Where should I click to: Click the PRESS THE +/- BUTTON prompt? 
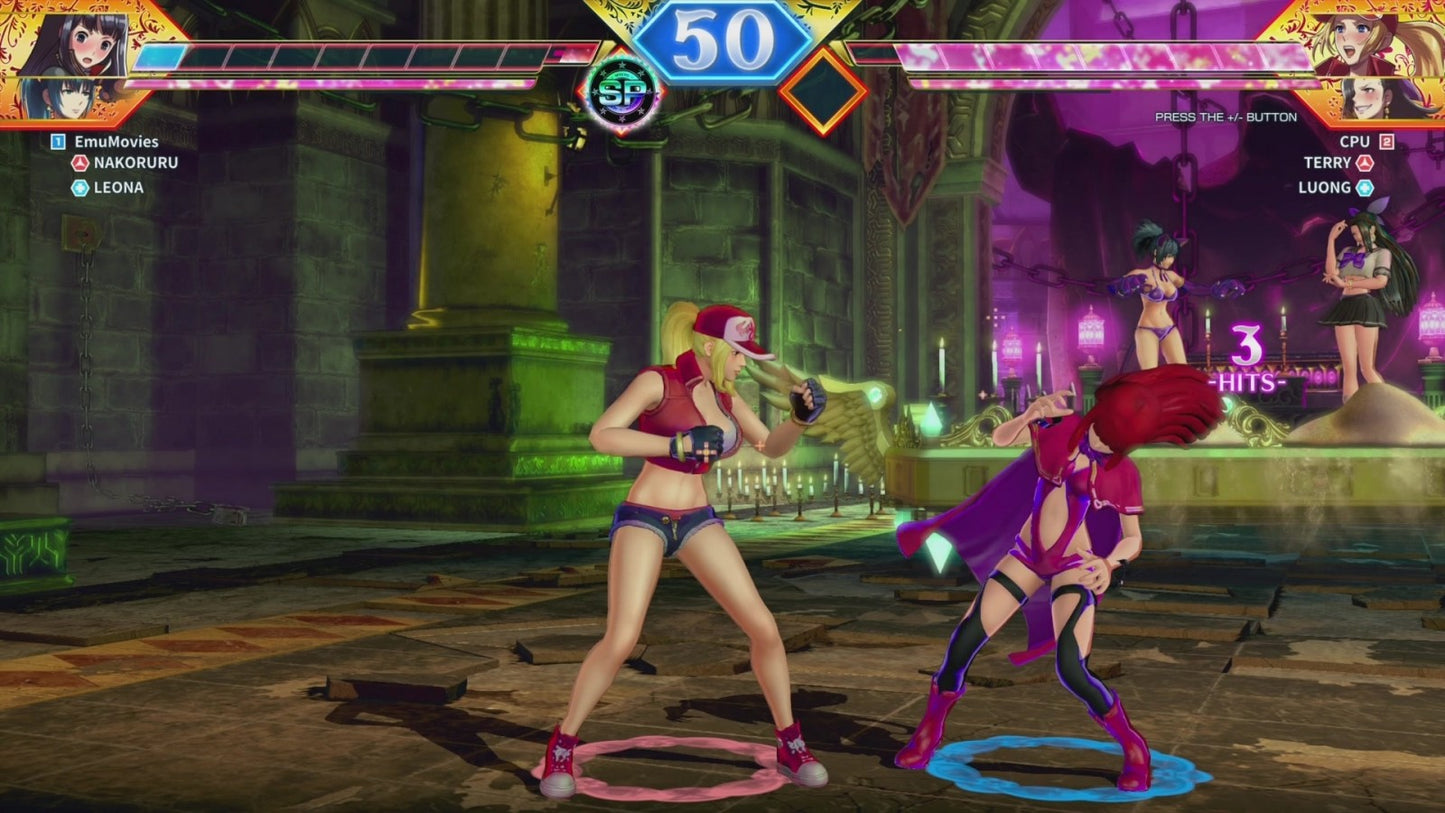(1225, 117)
